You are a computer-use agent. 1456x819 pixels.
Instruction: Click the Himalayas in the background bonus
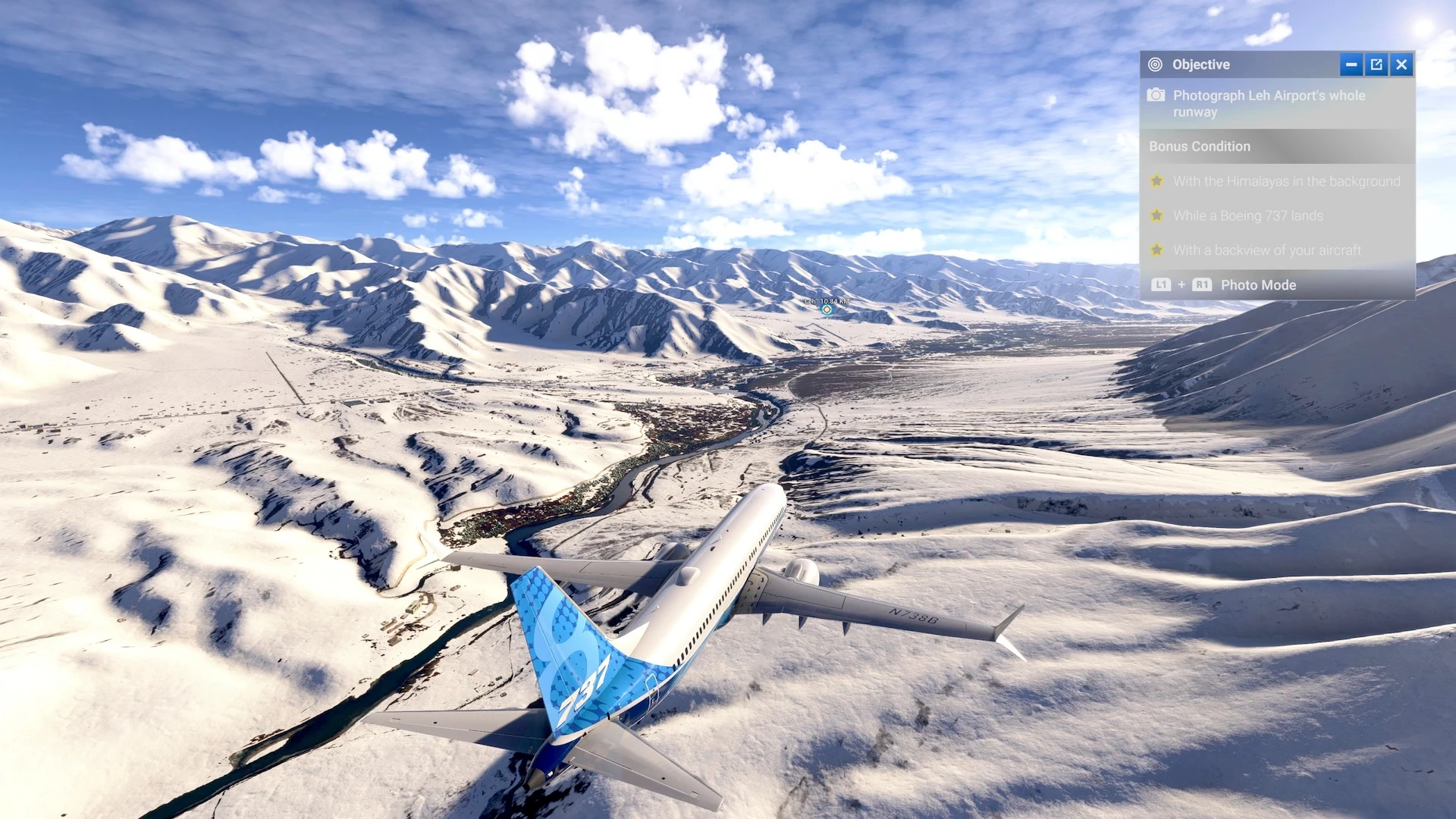click(1285, 181)
